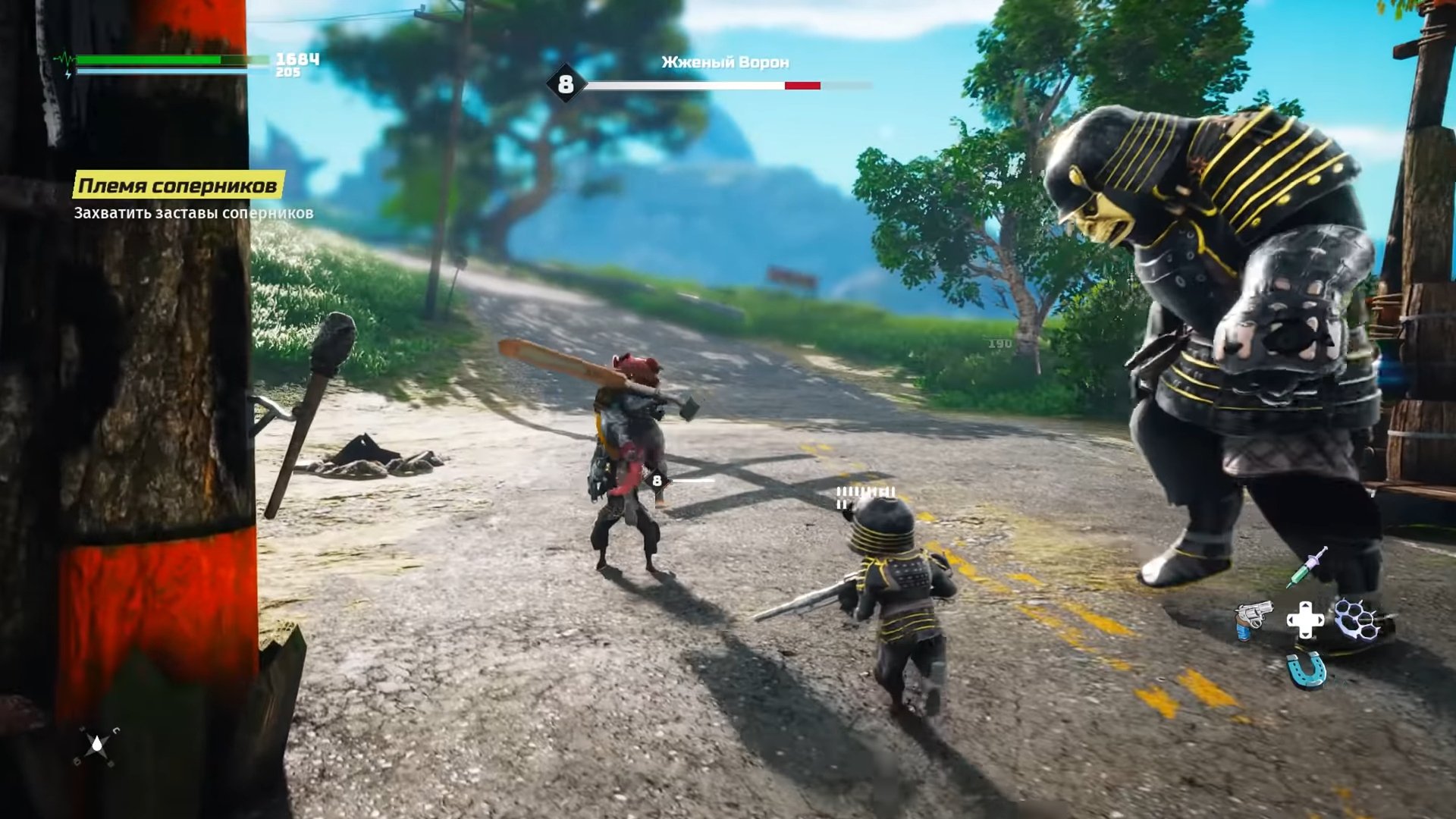Activate the horseshoe magnet icon
This screenshot has height=819, width=1456.
tap(1306, 670)
